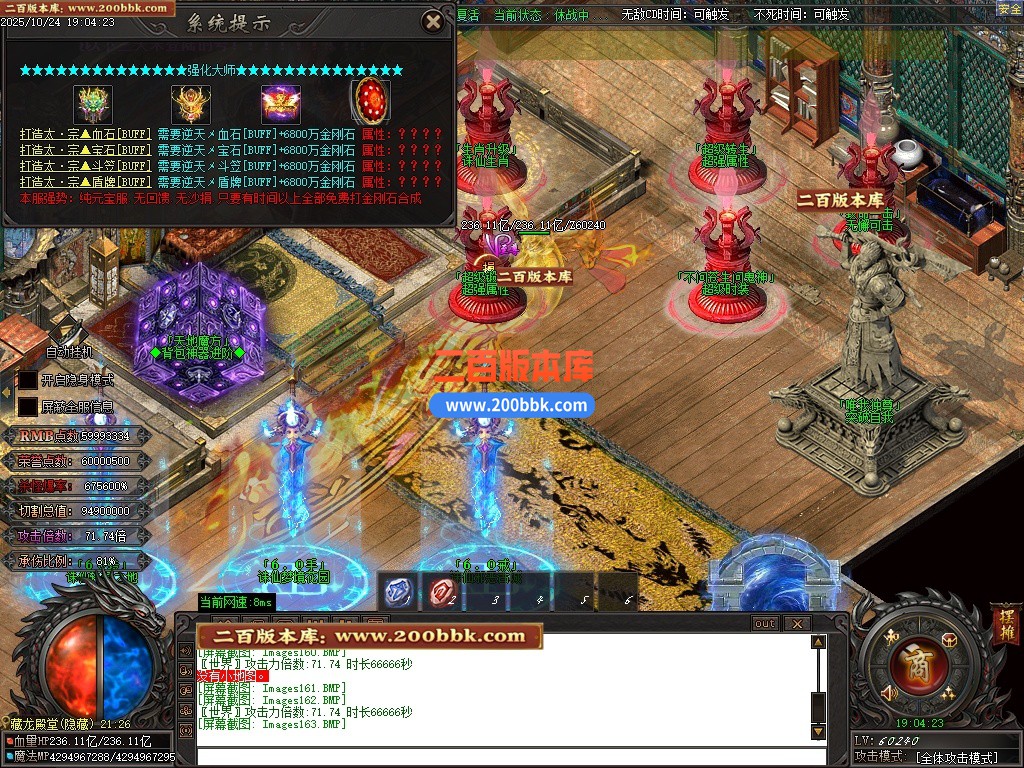Screen dimensions: 1024x768
Task: Click the 打造太·宗▲血石[BUFF] link
Action: tap(85, 134)
